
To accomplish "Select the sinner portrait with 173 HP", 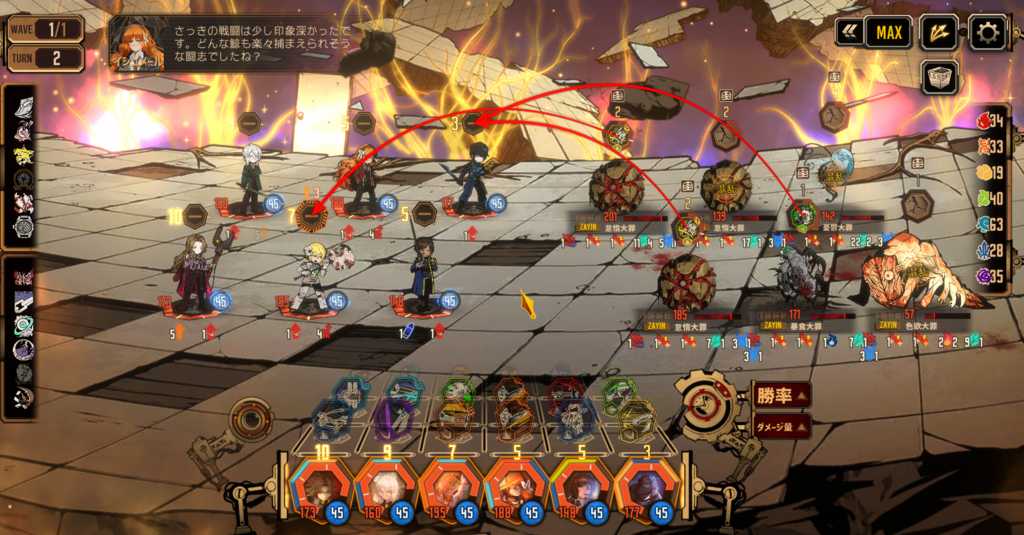I will (320, 487).
